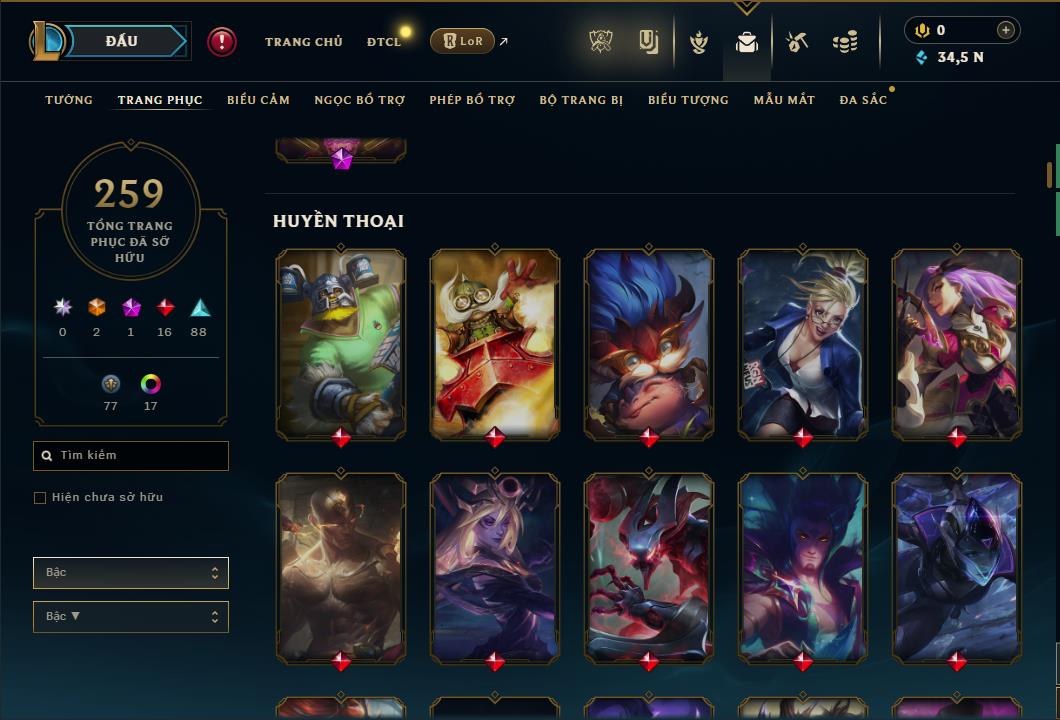The height and width of the screenshot is (720, 1060).
Task: Switch to the TƯỚNG tab
Action: tap(69, 100)
